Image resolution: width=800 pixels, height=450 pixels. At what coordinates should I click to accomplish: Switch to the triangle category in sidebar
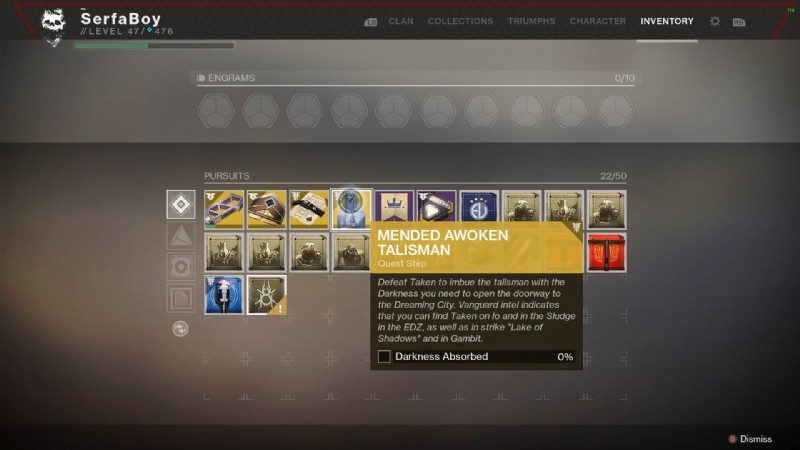[x=181, y=236]
